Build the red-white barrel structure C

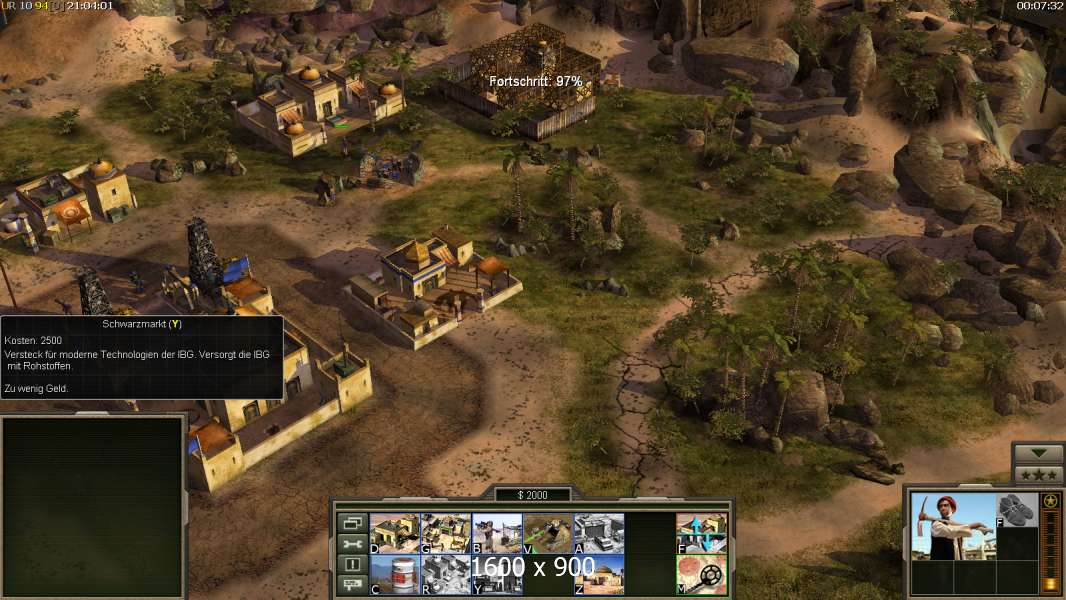click(x=394, y=574)
